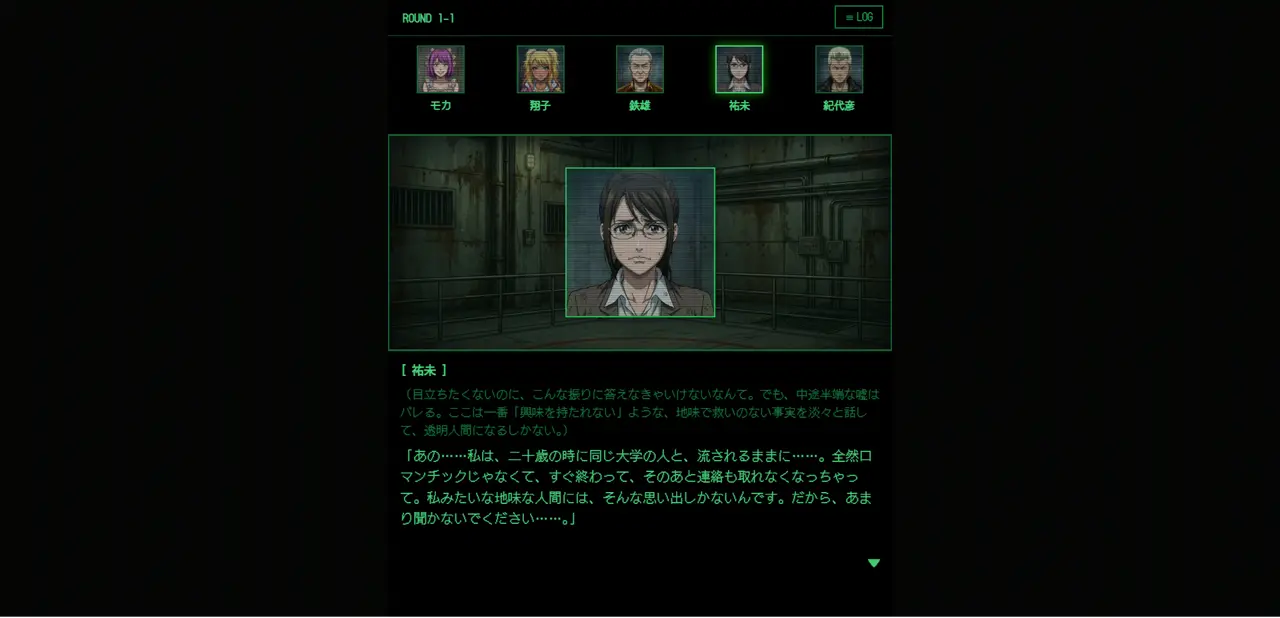
Task: Click the highlighted 祐未 portrait
Action: tap(739, 69)
